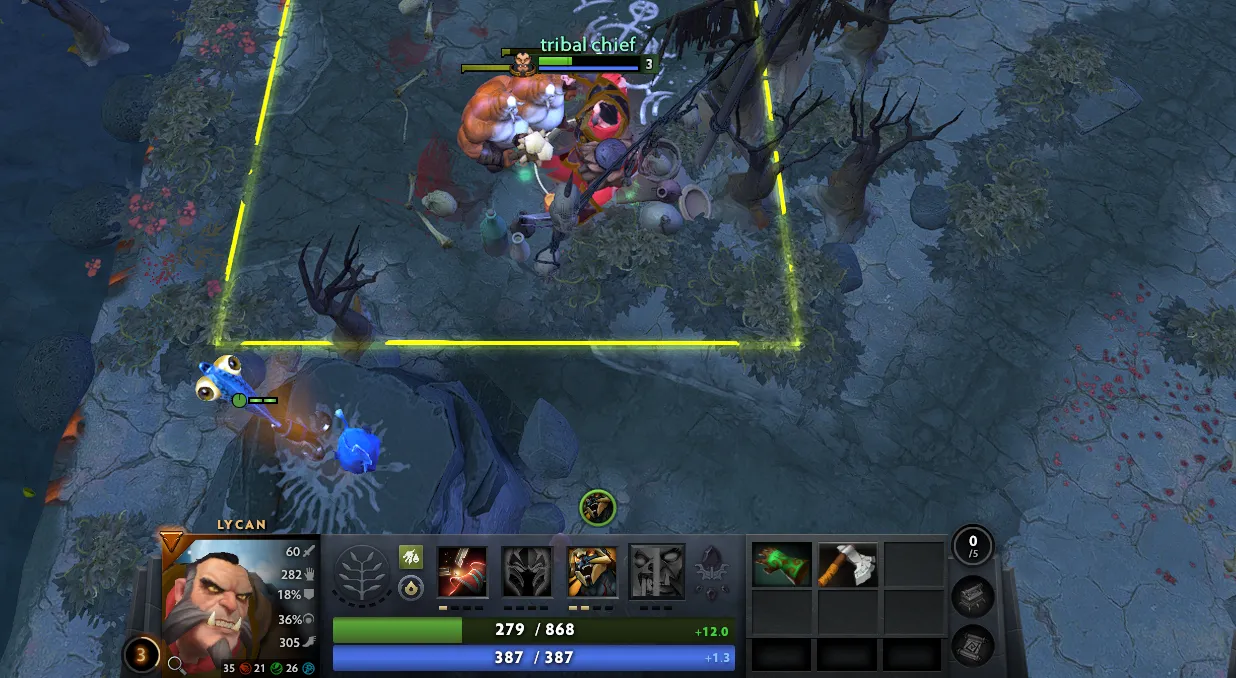1236x678 pixels.
Task: Click the level 3 badge
Action: point(141,655)
